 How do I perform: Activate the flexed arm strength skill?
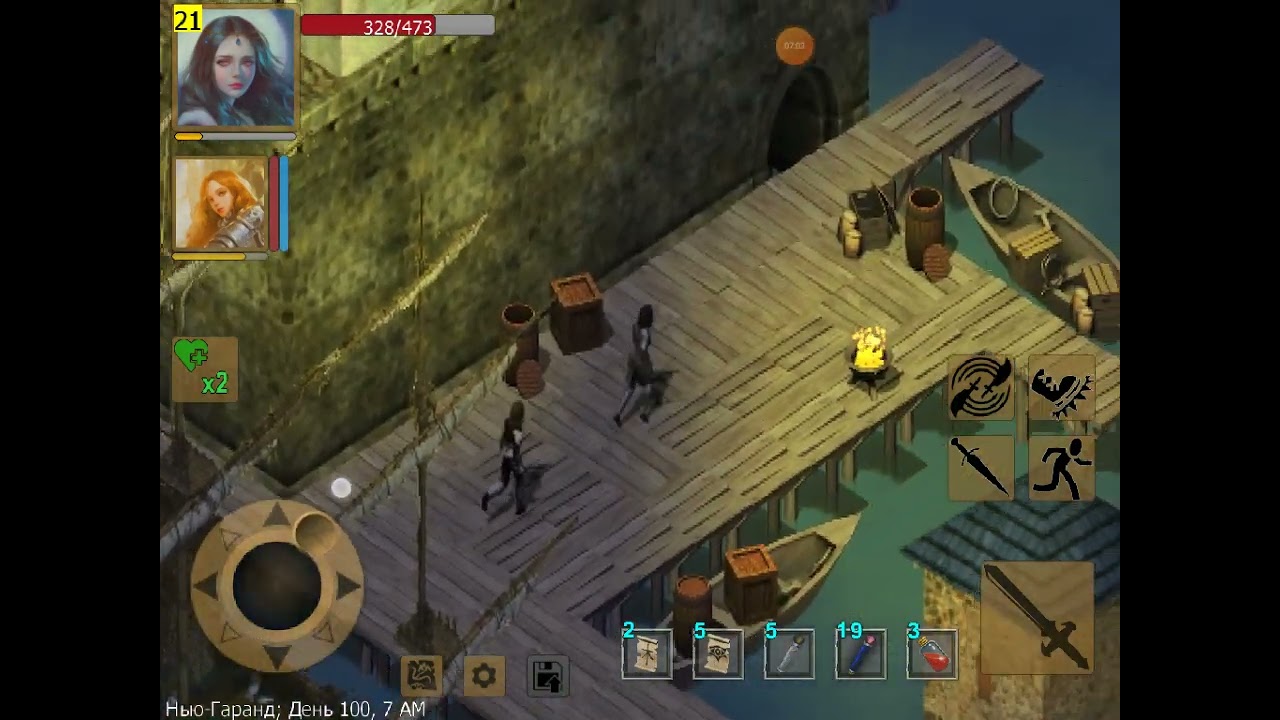pos(1061,387)
